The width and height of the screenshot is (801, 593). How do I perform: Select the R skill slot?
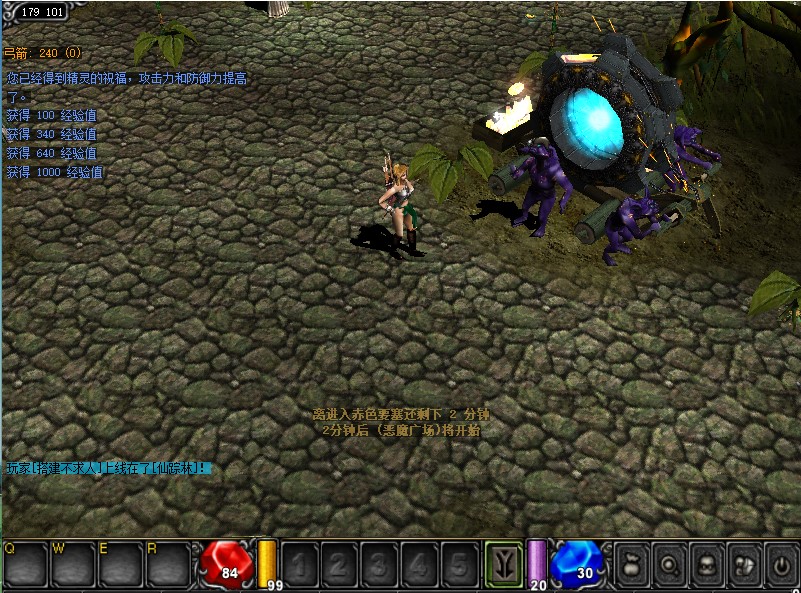click(x=168, y=565)
